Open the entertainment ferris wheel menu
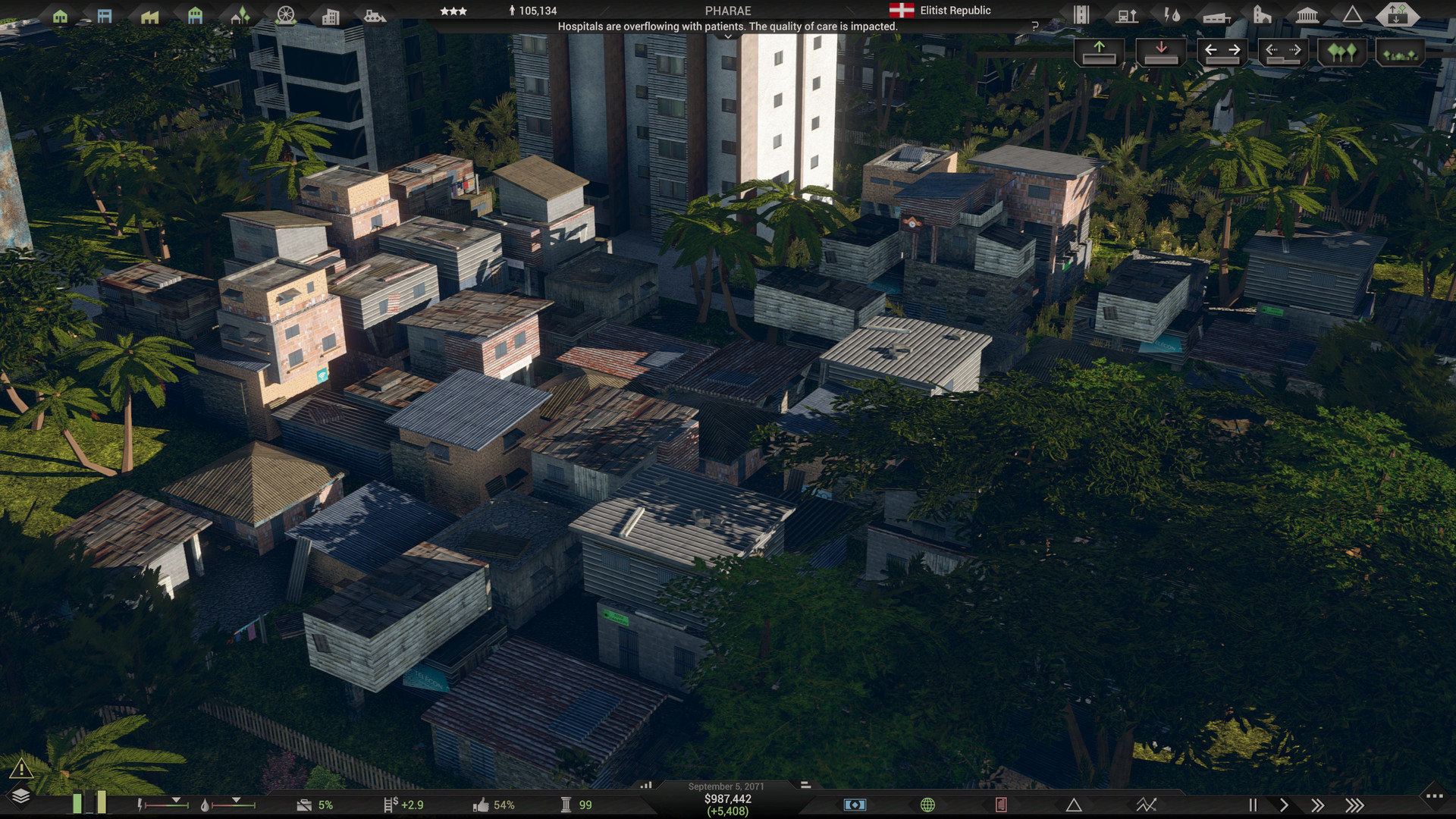The width and height of the screenshot is (1456, 819). coord(285,14)
